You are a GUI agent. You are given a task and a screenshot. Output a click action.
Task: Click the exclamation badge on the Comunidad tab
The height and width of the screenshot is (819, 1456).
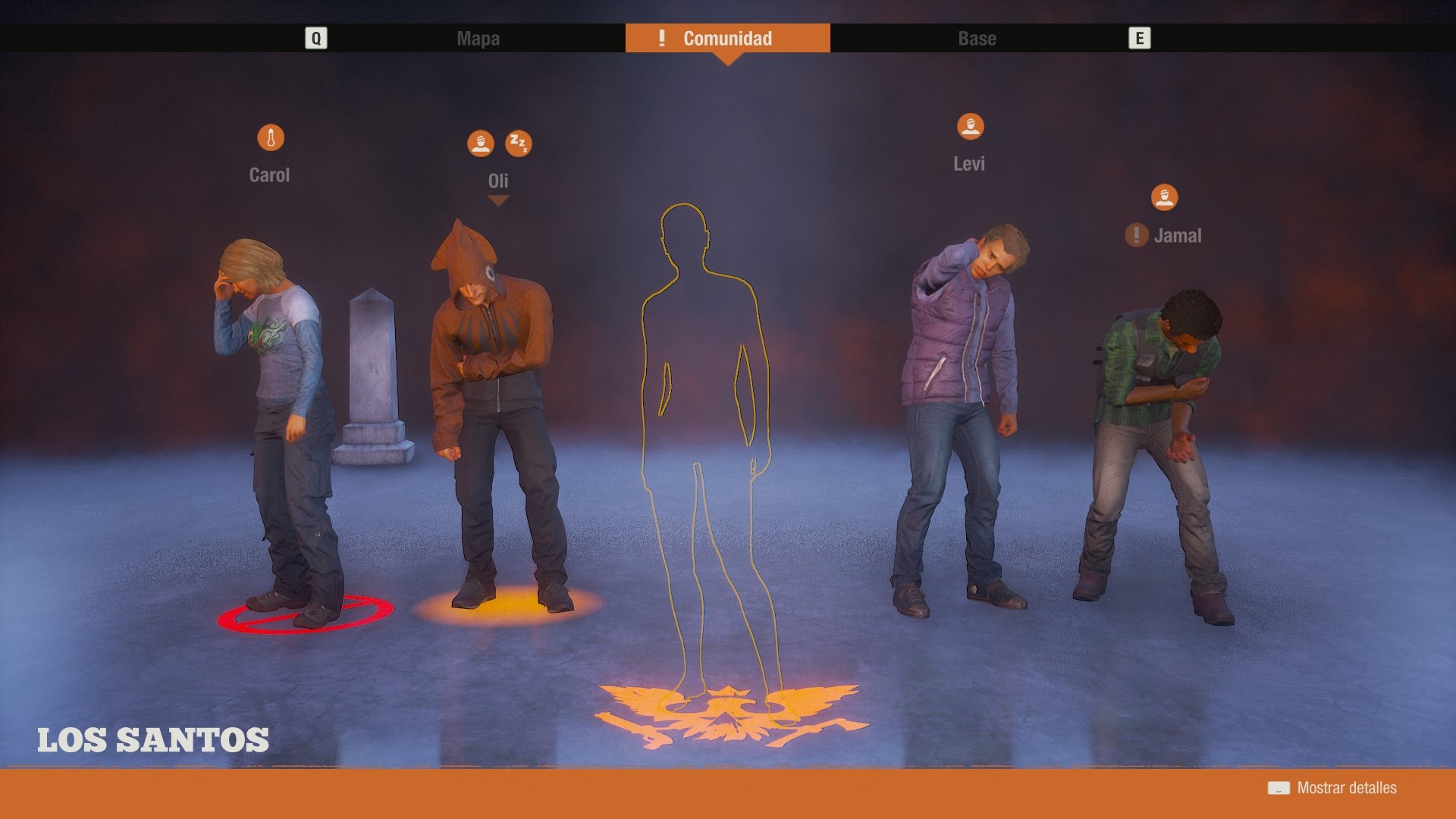coord(661,38)
